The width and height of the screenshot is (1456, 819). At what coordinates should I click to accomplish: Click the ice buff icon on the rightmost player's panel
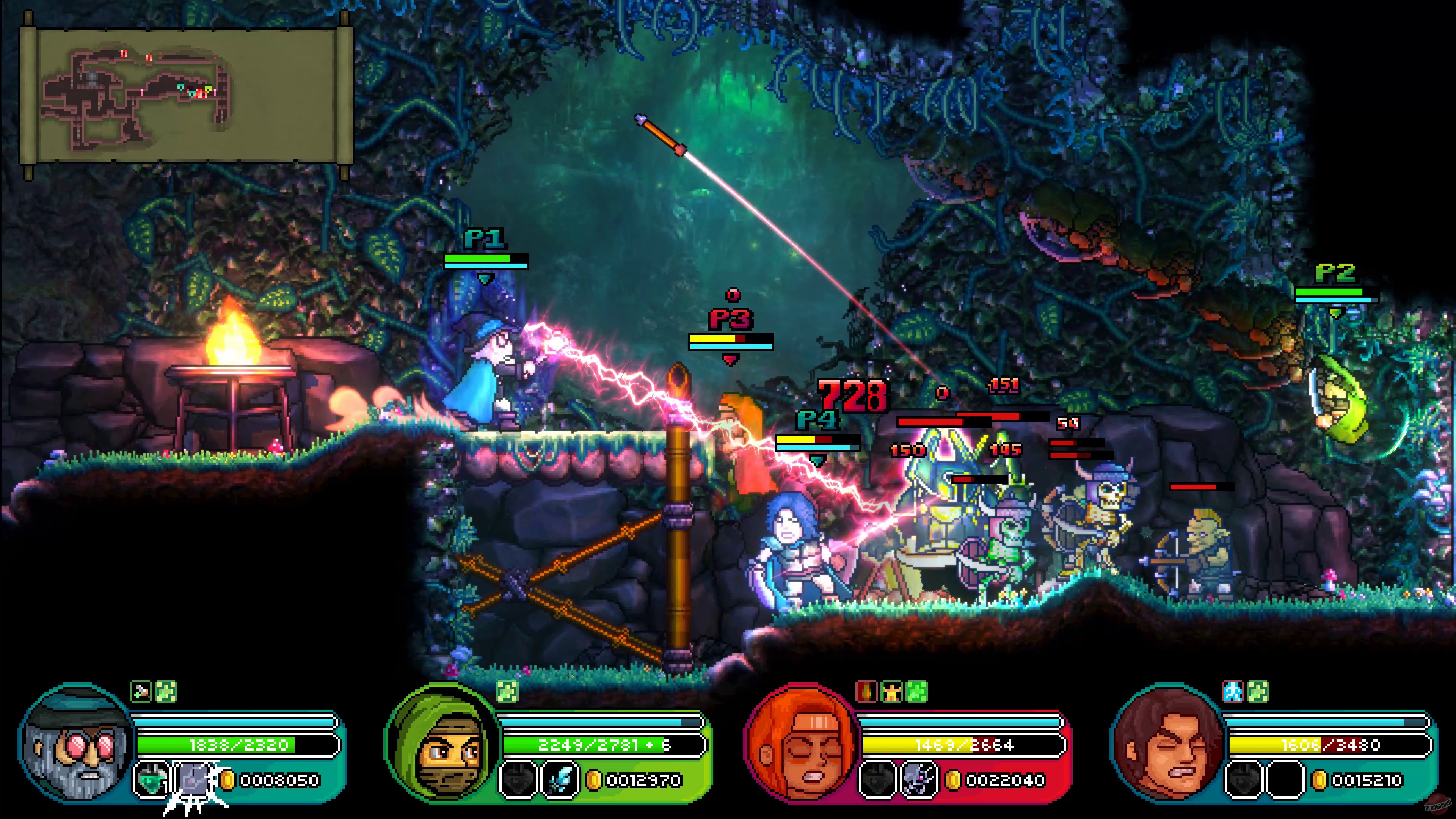[1233, 692]
